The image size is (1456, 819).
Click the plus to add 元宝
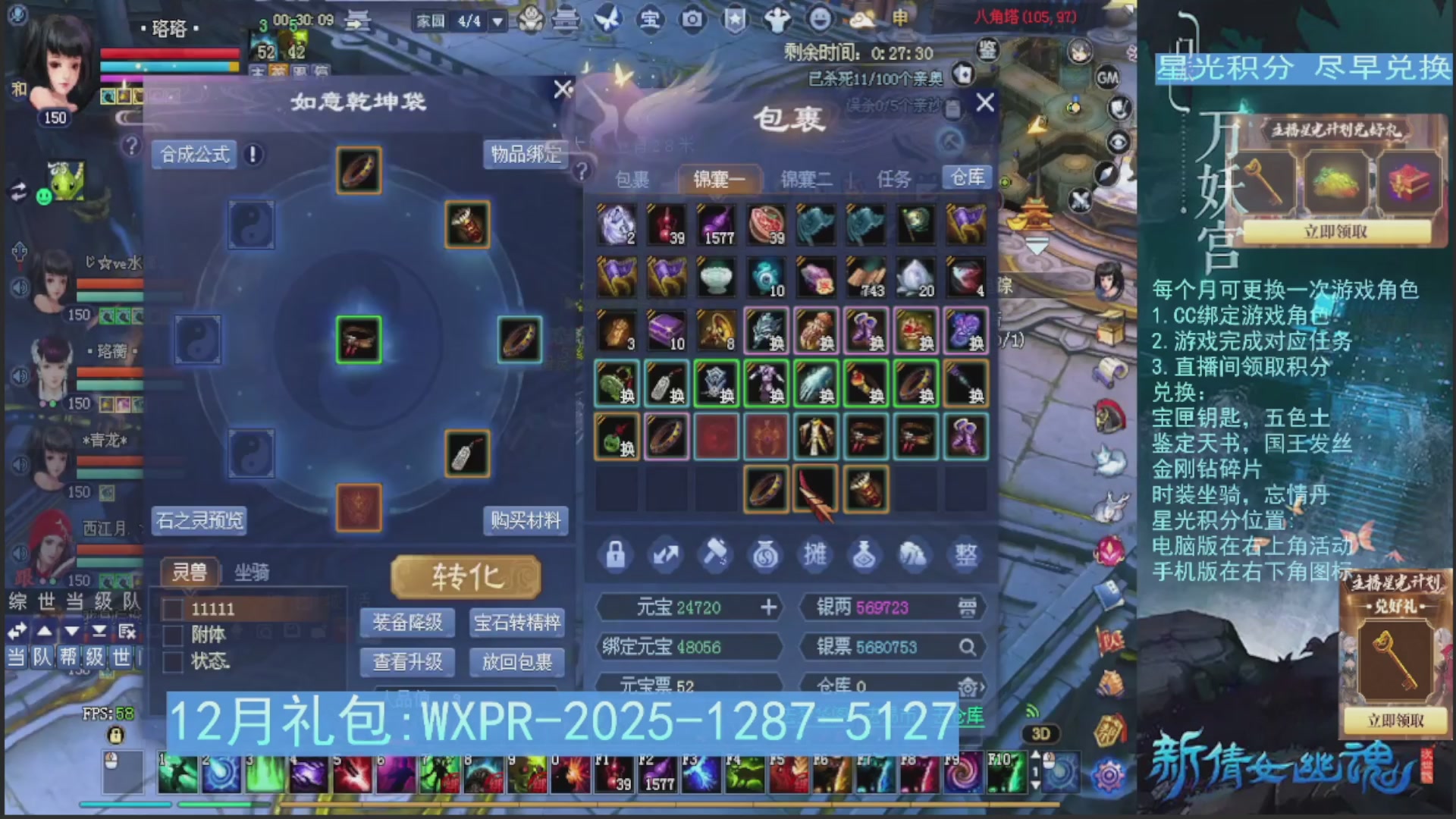point(770,607)
